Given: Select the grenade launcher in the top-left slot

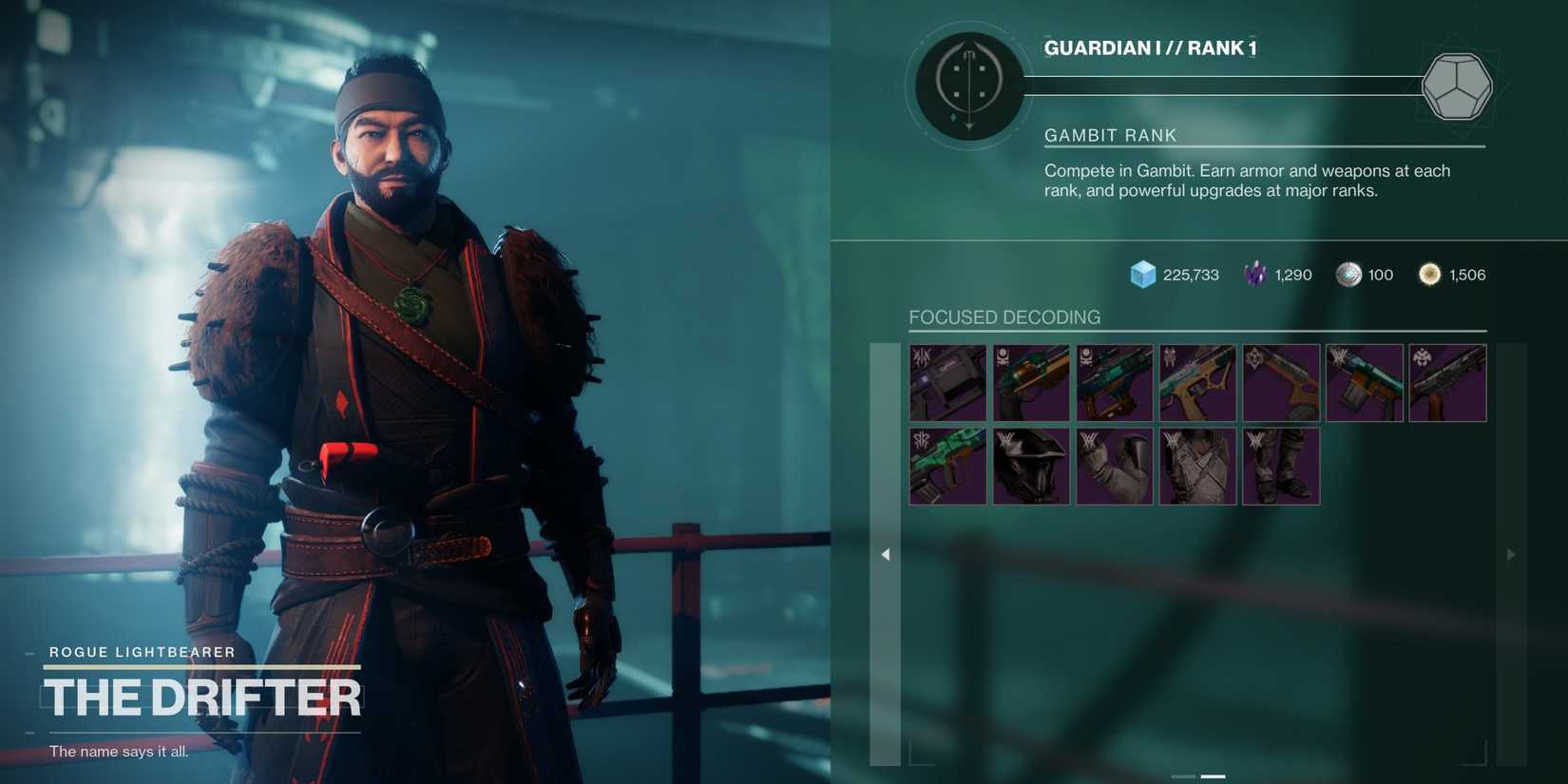Looking at the screenshot, I should (x=947, y=382).
